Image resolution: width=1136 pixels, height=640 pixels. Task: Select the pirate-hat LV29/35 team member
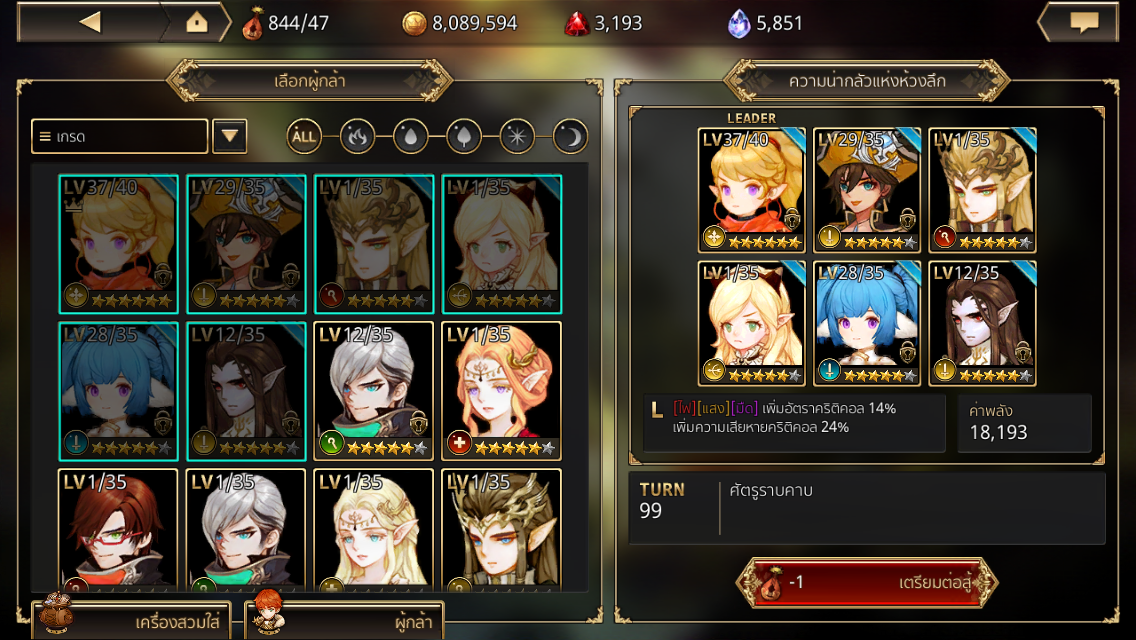pyautogui.click(x=866, y=189)
